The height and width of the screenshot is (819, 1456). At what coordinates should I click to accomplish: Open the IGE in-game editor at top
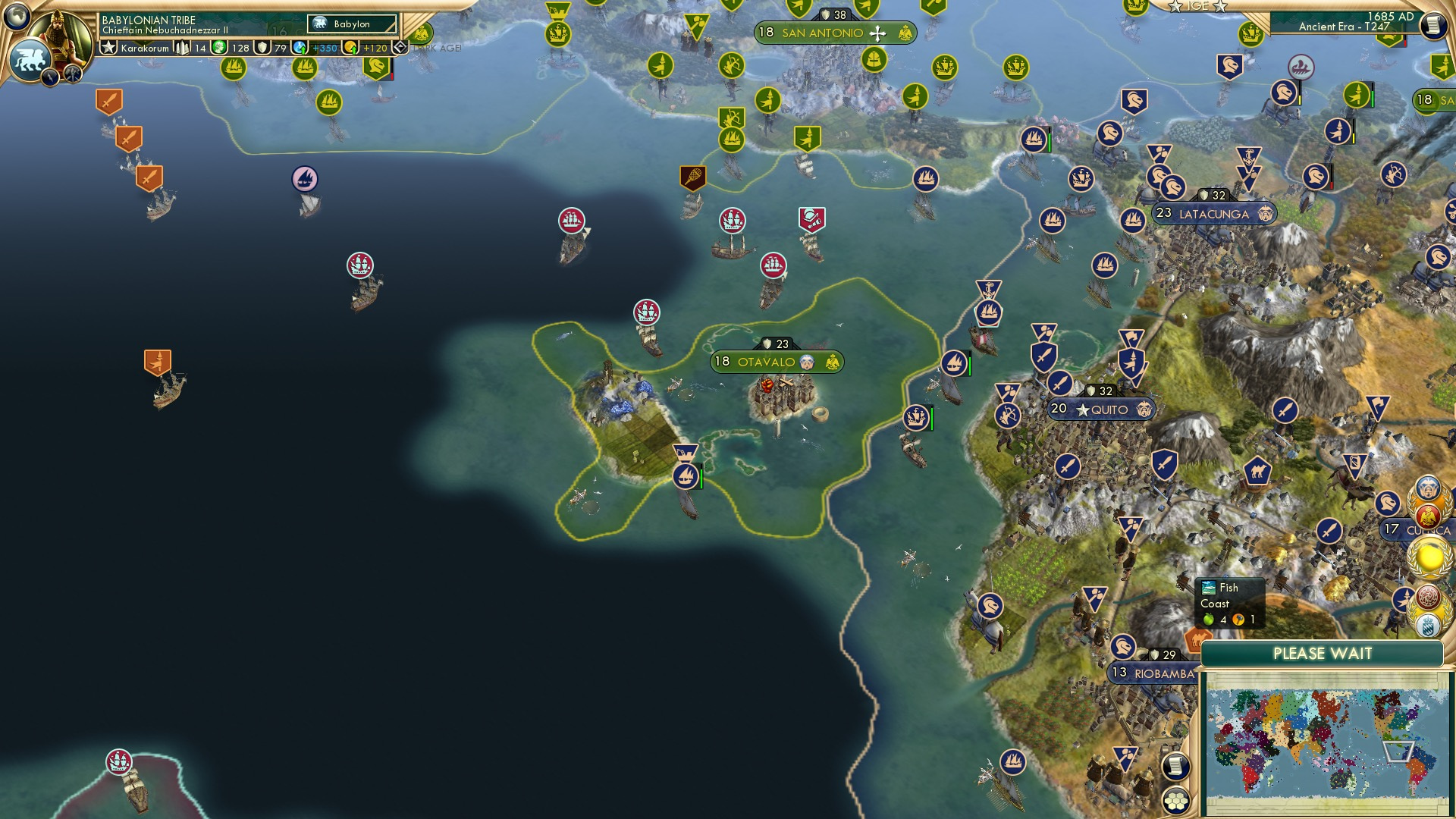[1199, 7]
